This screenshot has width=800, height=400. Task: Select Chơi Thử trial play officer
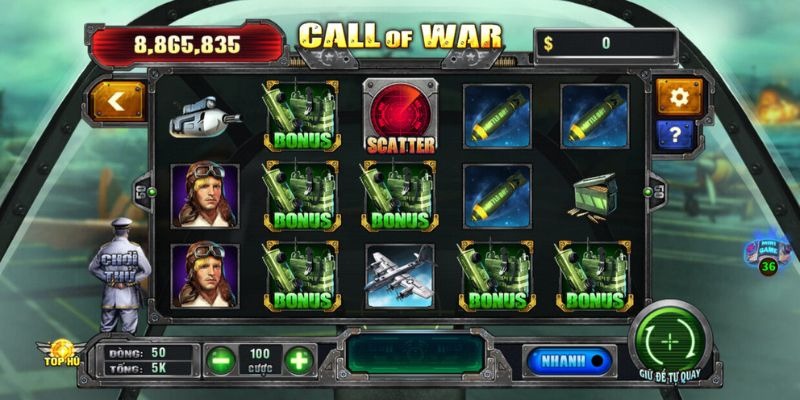pyautogui.click(x=118, y=272)
